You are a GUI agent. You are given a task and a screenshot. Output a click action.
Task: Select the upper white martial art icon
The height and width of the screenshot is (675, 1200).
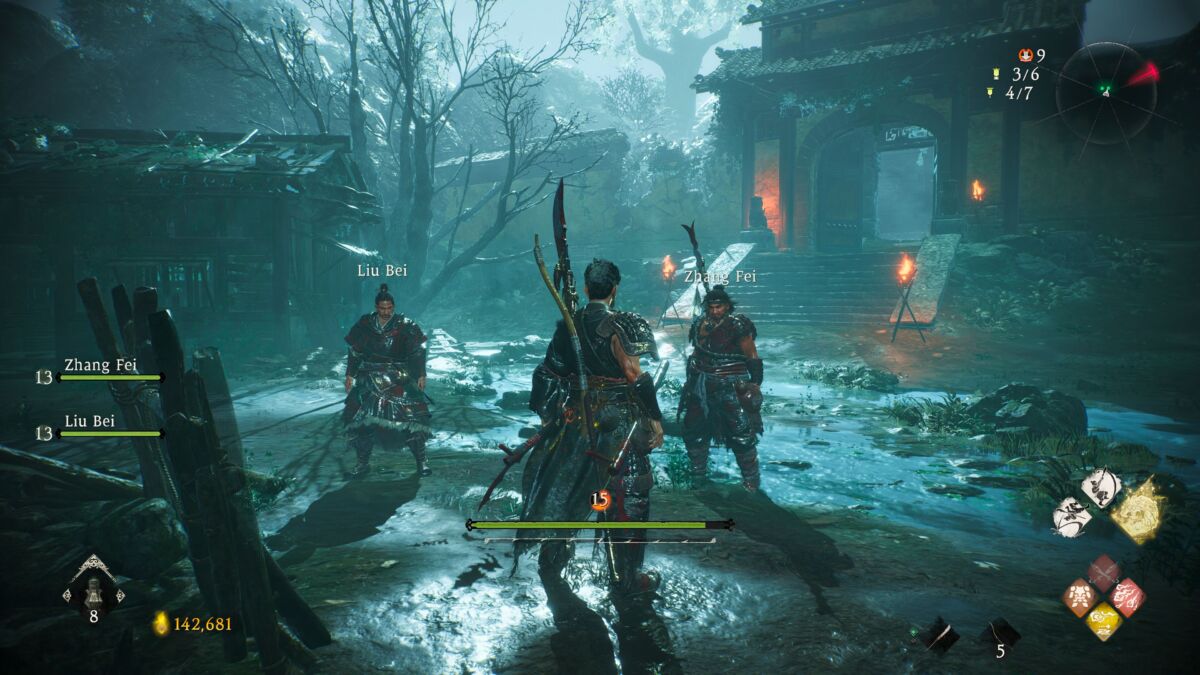point(1100,488)
